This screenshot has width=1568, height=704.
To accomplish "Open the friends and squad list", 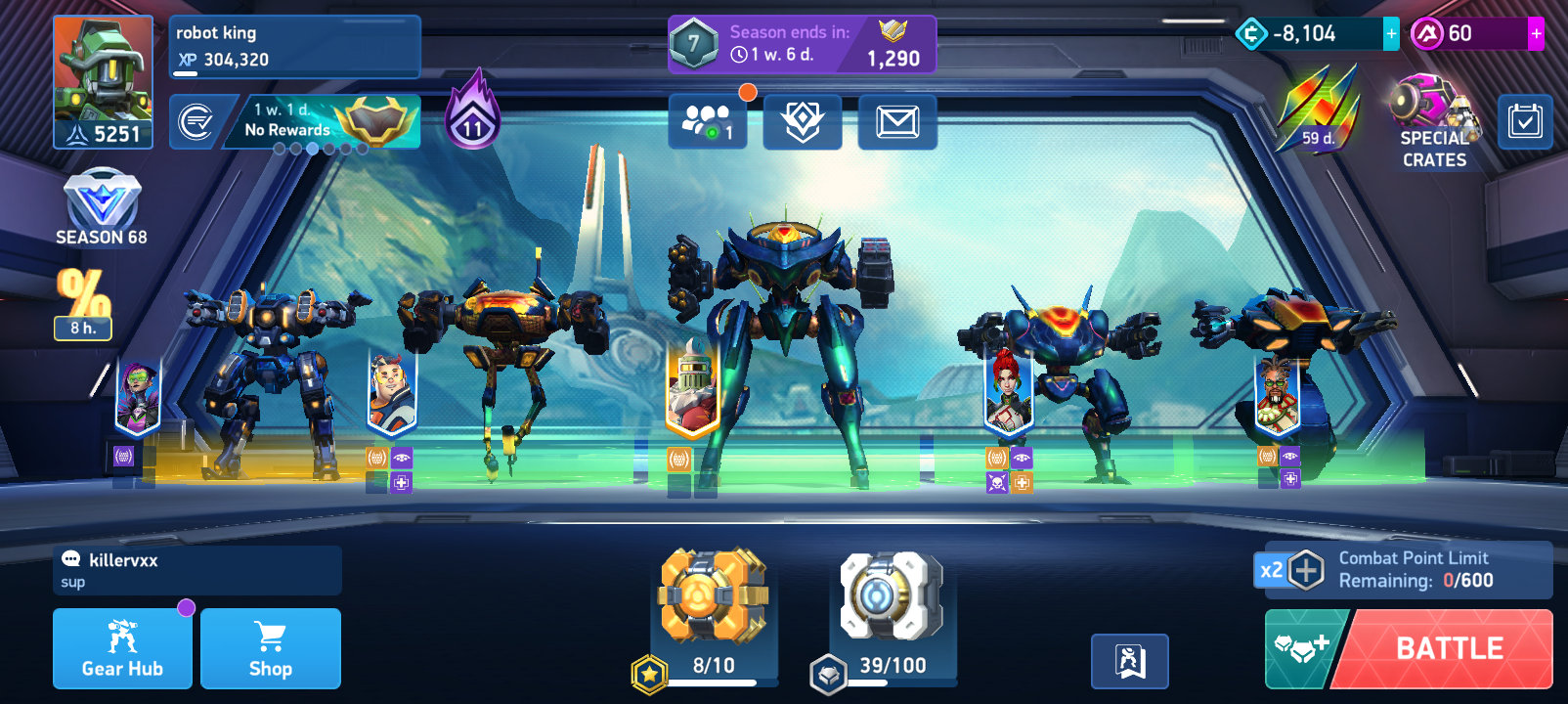I will pos(708,122).
